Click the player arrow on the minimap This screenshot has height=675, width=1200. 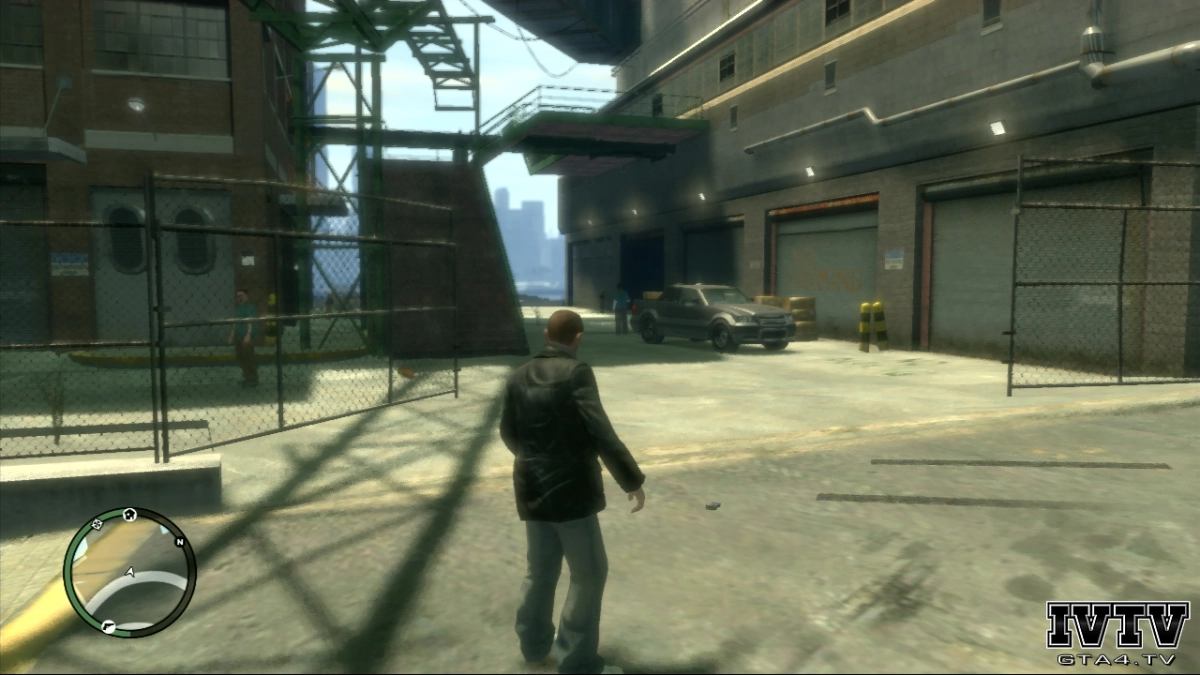(130, 572)
